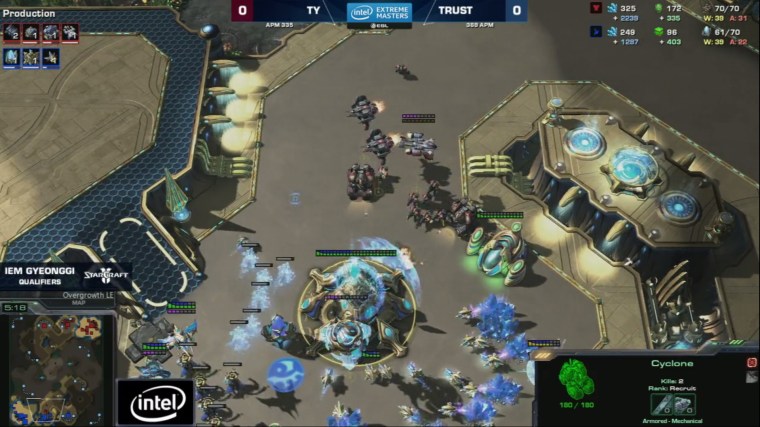Select the last blue production icon in the bottom row

(x=50, y=57)
